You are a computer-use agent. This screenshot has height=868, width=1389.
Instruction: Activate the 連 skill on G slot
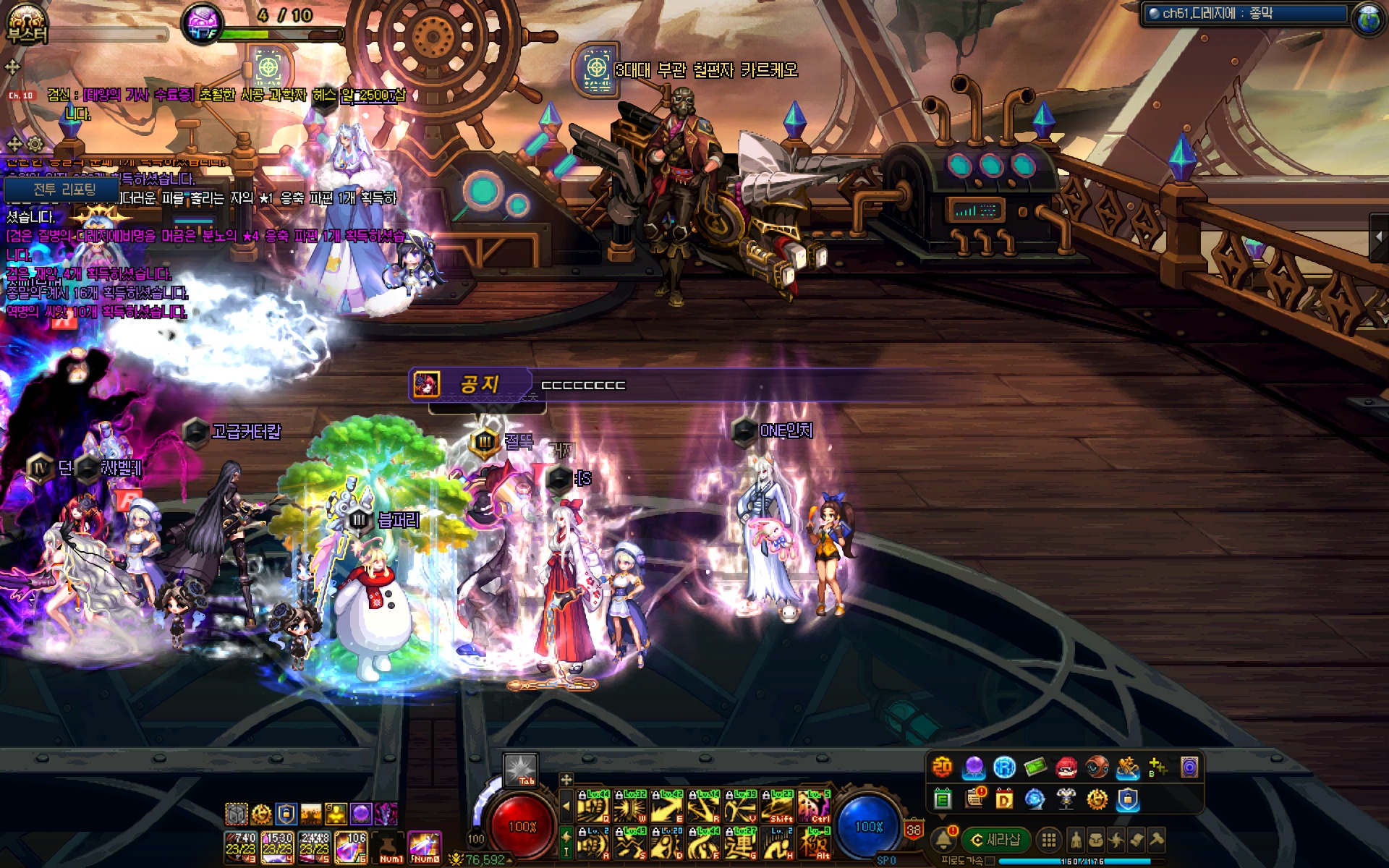(740, 844)
